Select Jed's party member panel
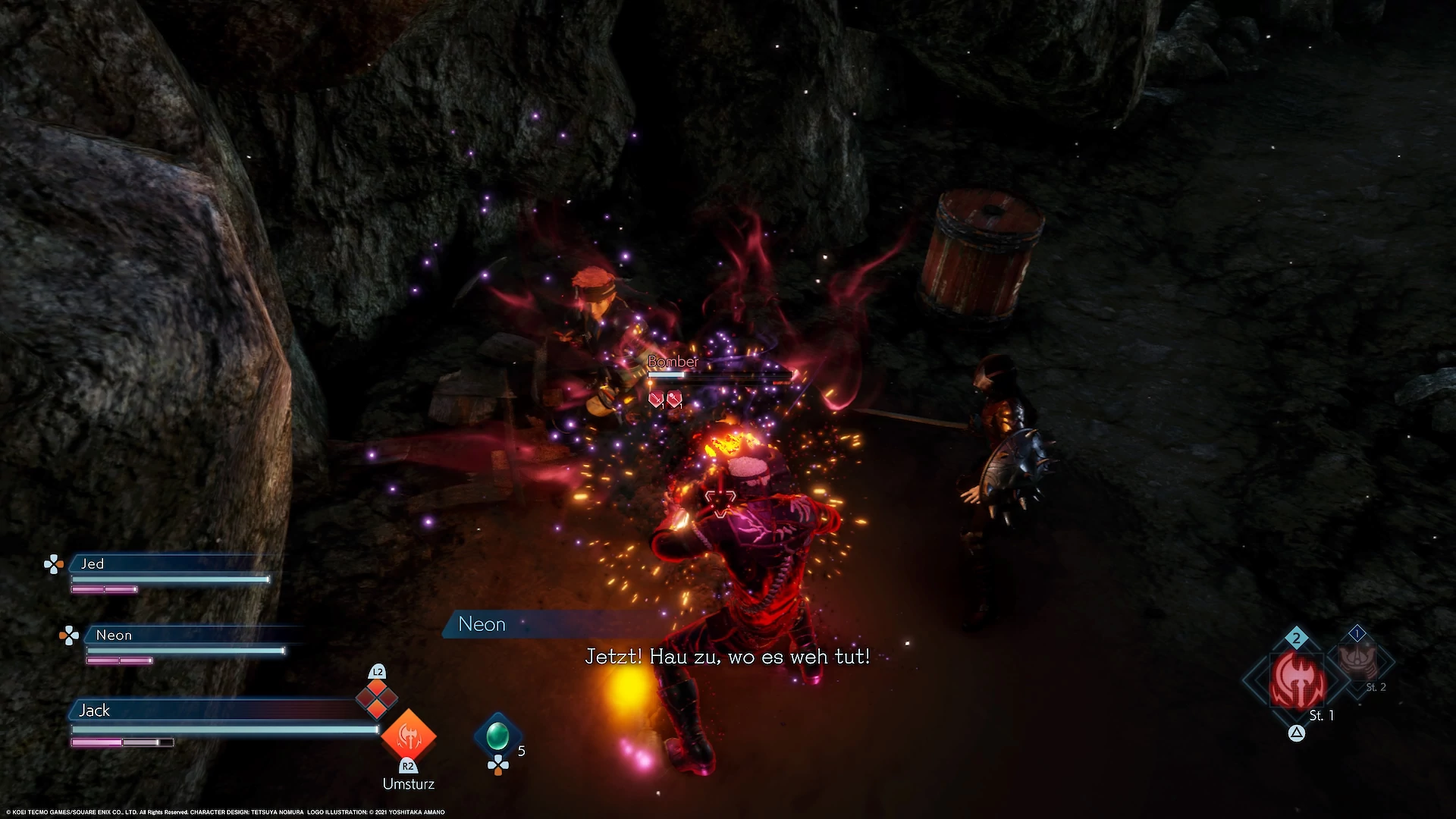 coord(171,564)
